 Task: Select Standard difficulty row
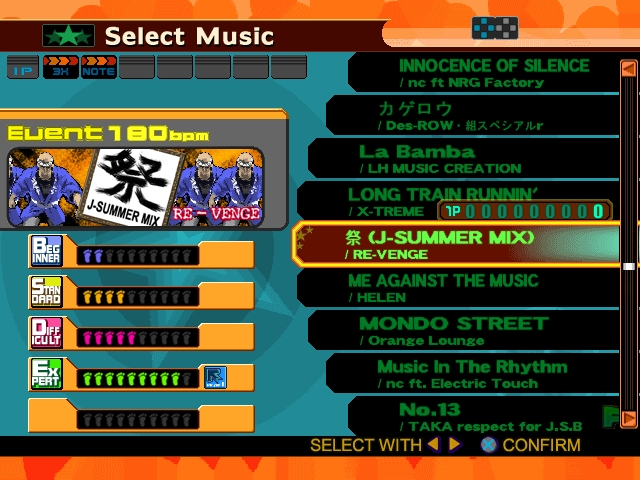click(x=140, y=294)
